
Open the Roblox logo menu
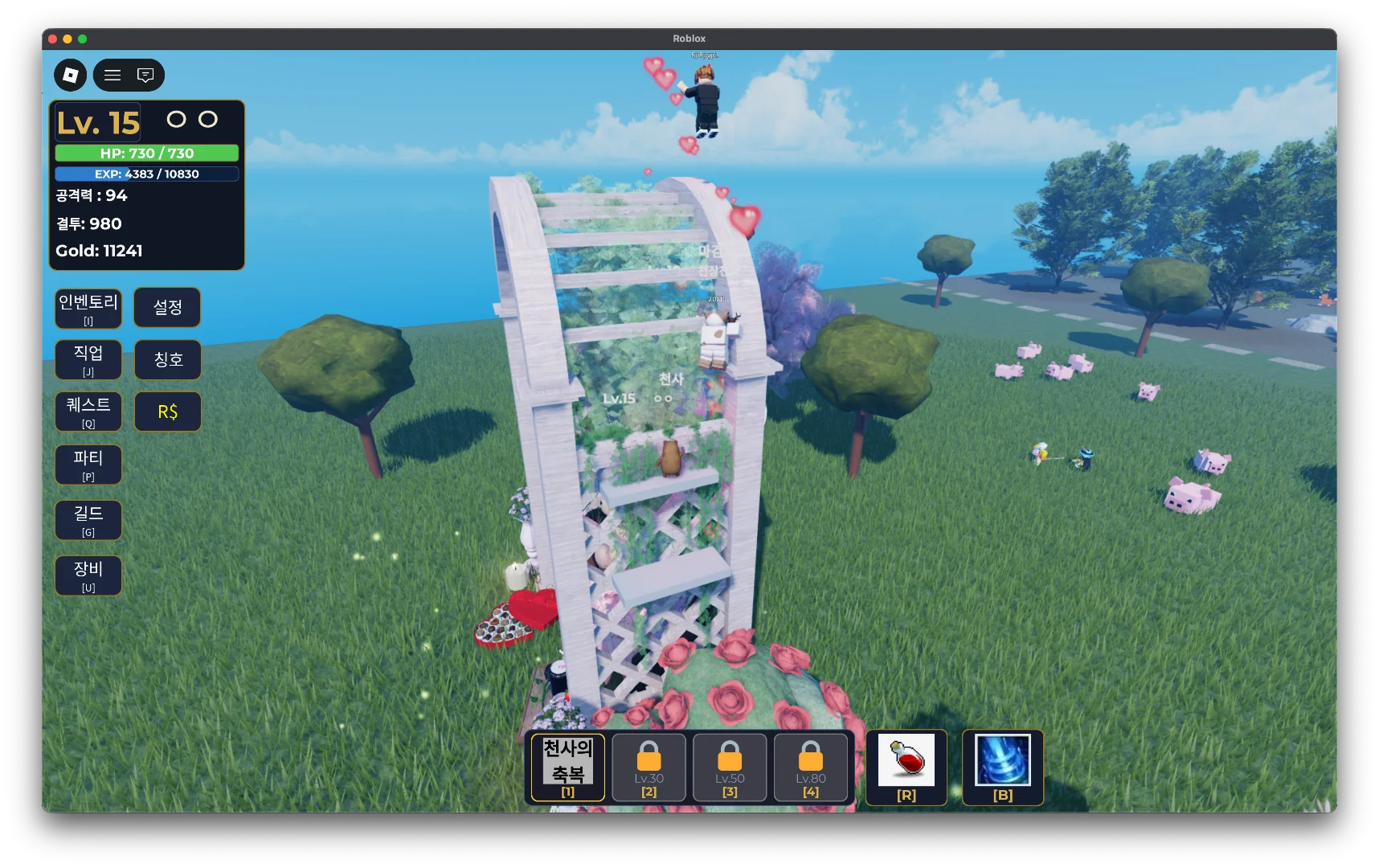click(x=71, y=75)
